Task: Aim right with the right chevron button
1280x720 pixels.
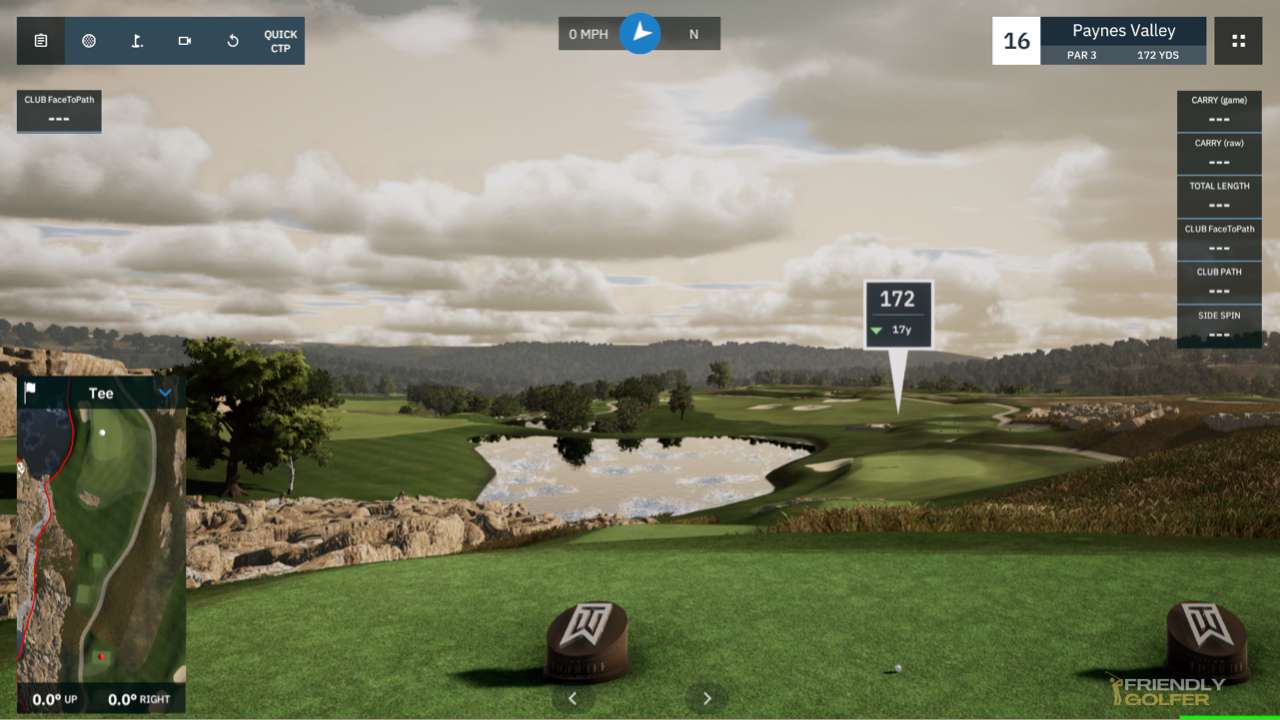Action: (x=707, y=698)
